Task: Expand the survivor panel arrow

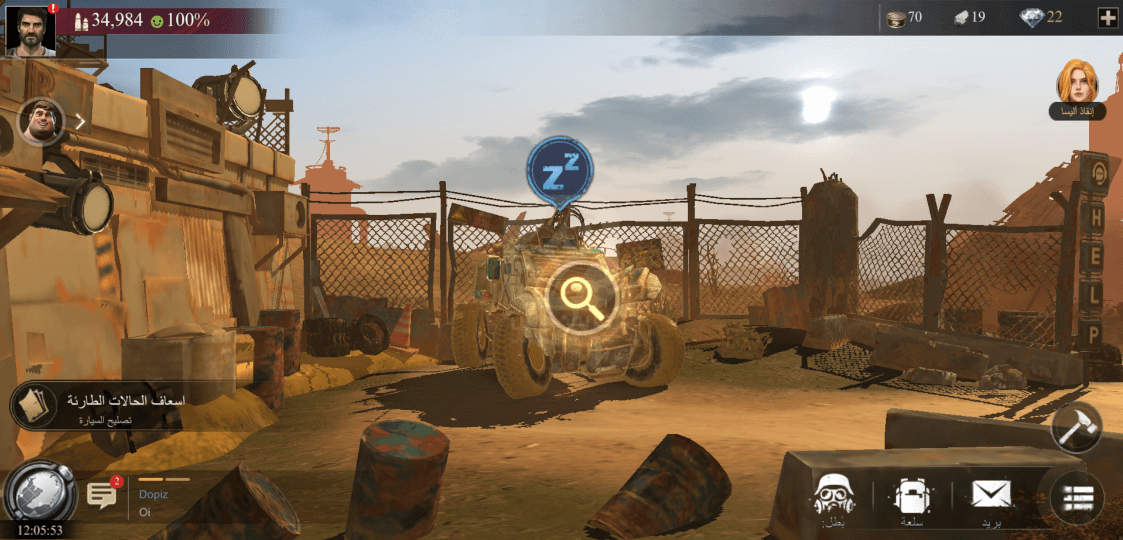Action: pyautogui.click(x=81, y=121)
